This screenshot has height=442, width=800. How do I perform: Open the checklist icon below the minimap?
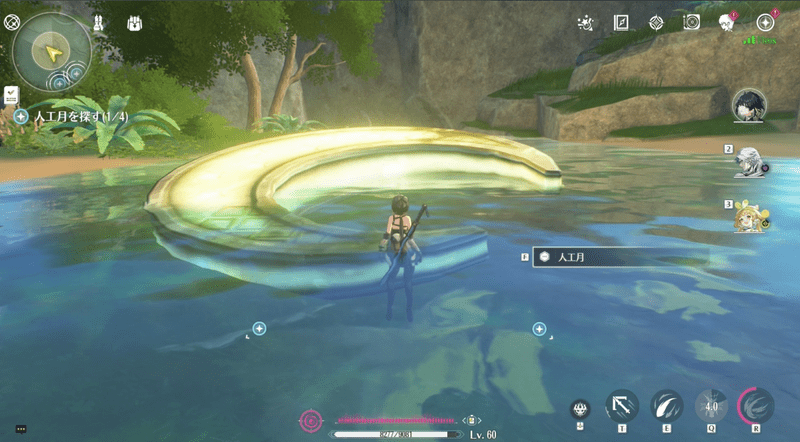pos(11,94)
